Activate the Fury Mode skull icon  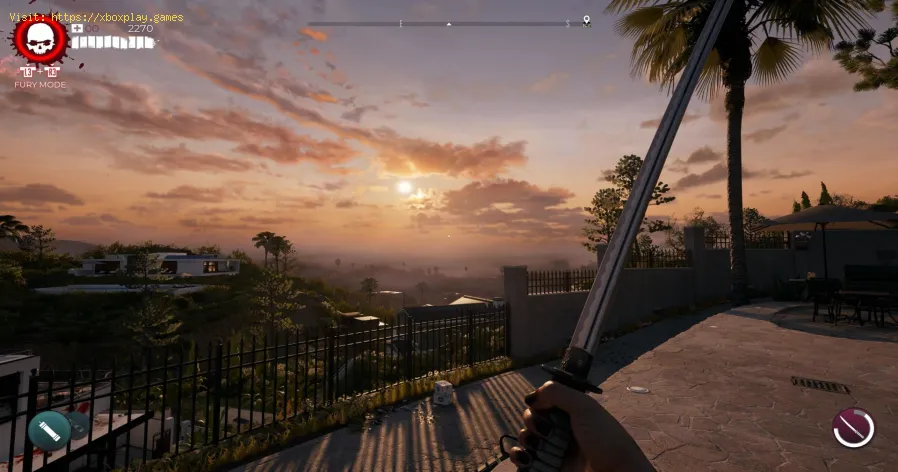click(40, 40)
